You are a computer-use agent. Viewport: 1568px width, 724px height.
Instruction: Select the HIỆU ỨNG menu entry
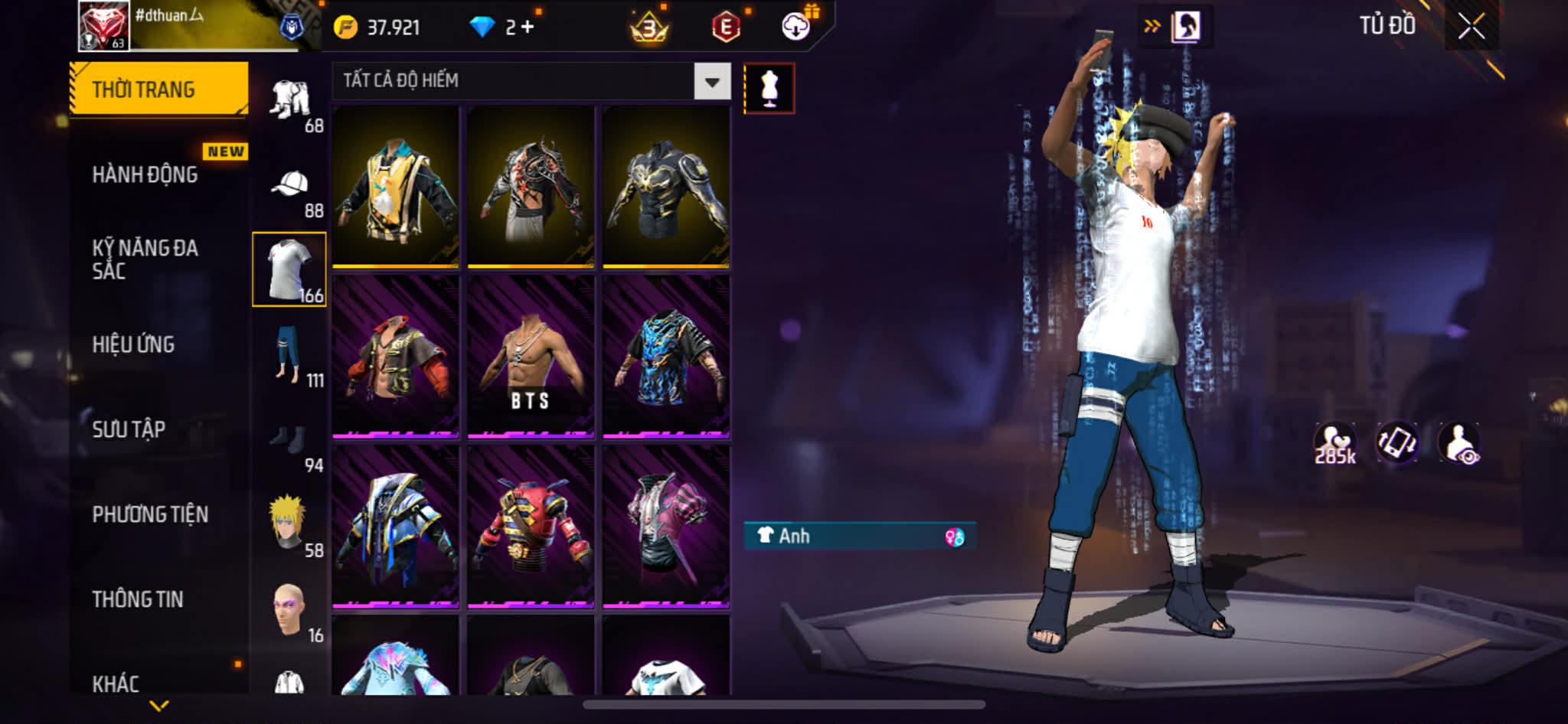[134, 344]
